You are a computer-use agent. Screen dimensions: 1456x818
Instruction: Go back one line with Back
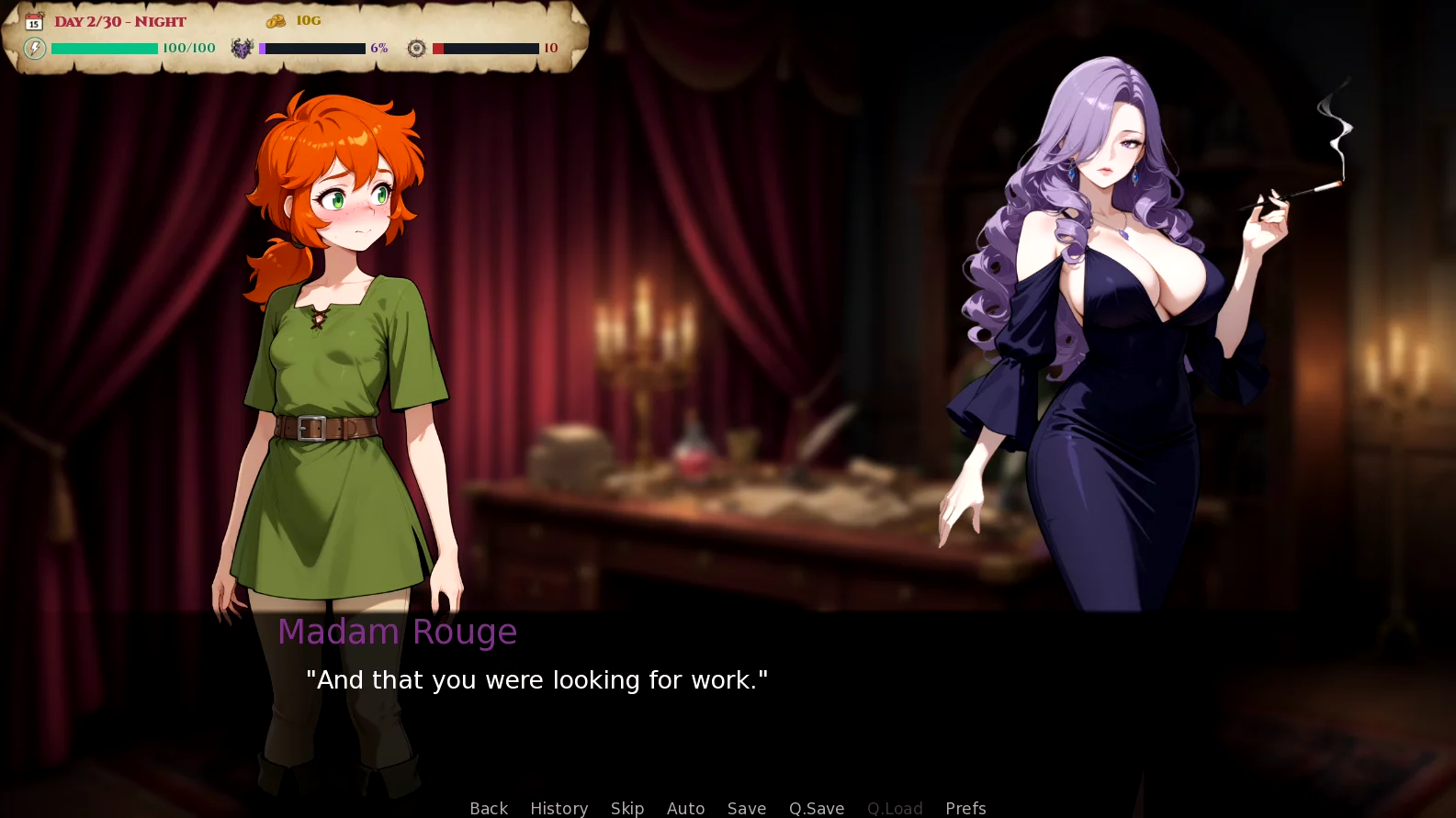tap(489, 808)
